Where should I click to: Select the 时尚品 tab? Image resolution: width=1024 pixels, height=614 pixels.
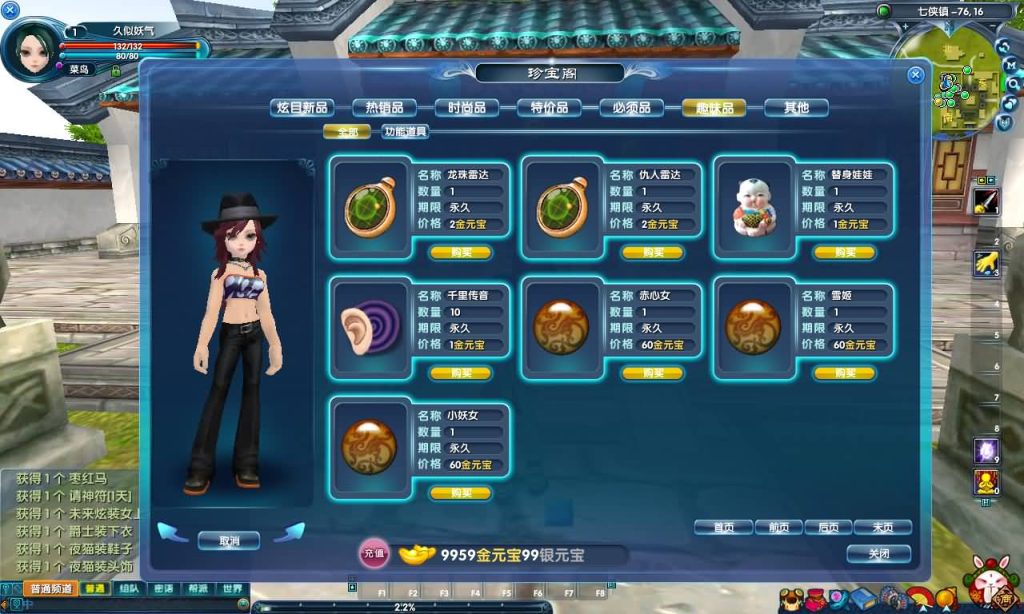467,108
